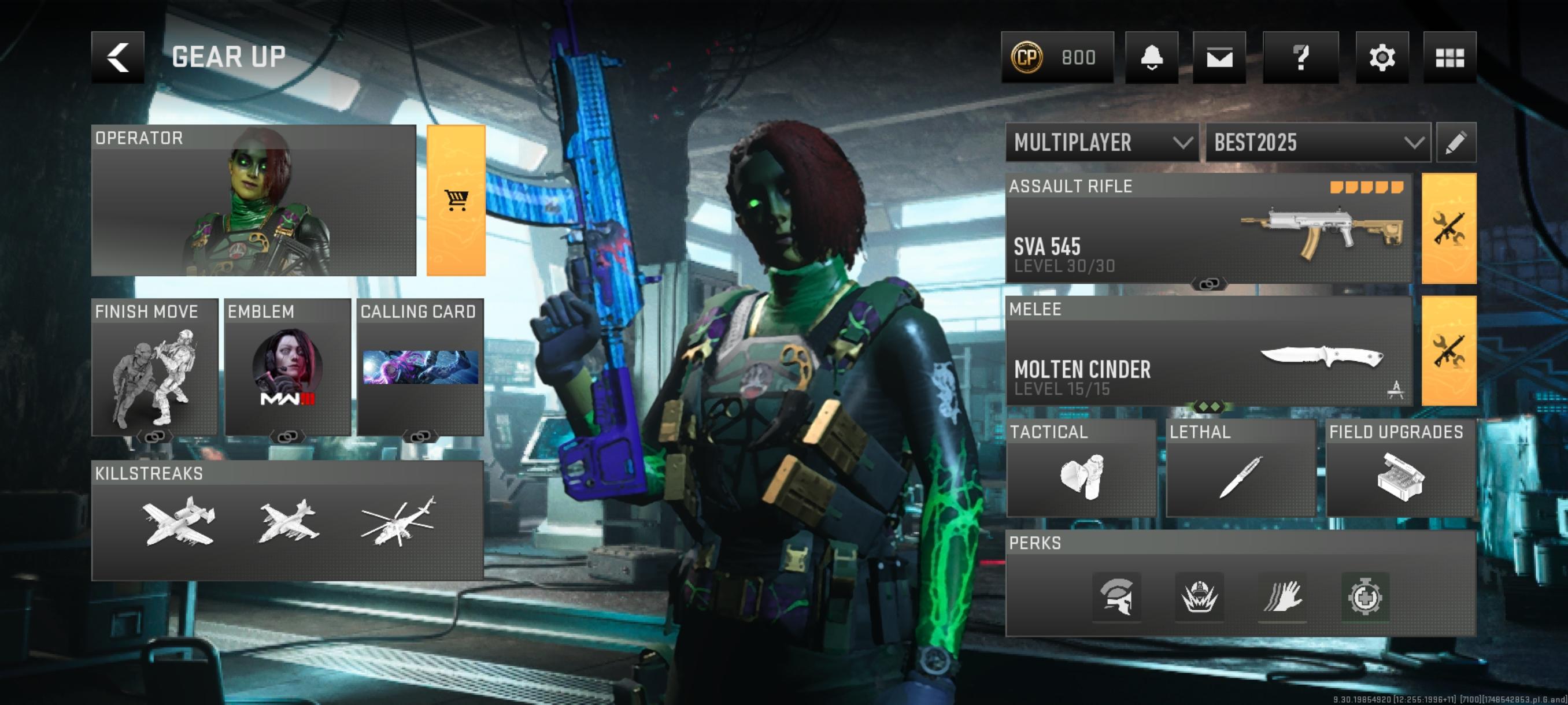Select the Molten Cinder melee slot

point(1208,351)
